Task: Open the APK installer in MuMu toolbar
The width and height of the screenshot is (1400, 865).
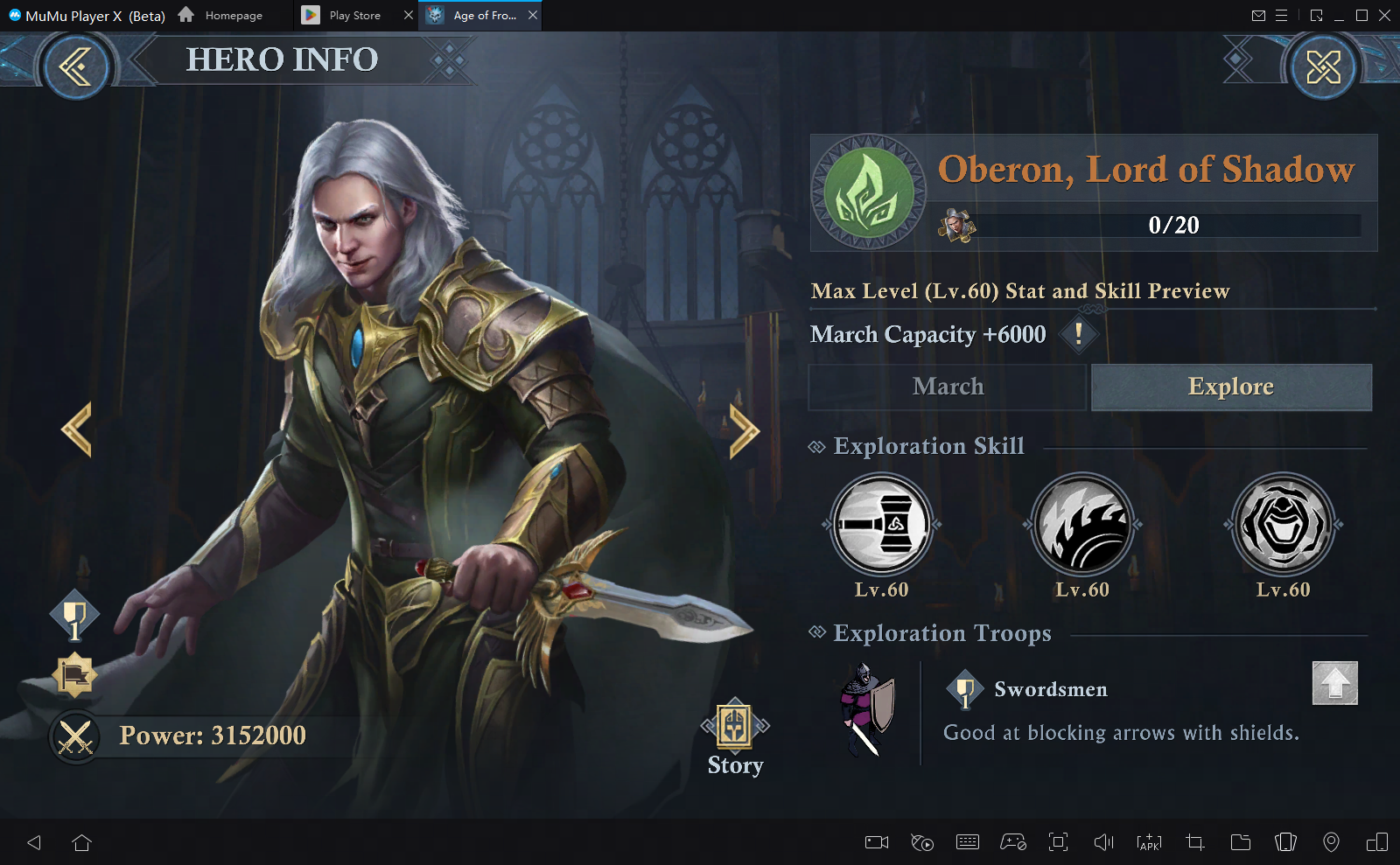Action: pos(1148,842)
